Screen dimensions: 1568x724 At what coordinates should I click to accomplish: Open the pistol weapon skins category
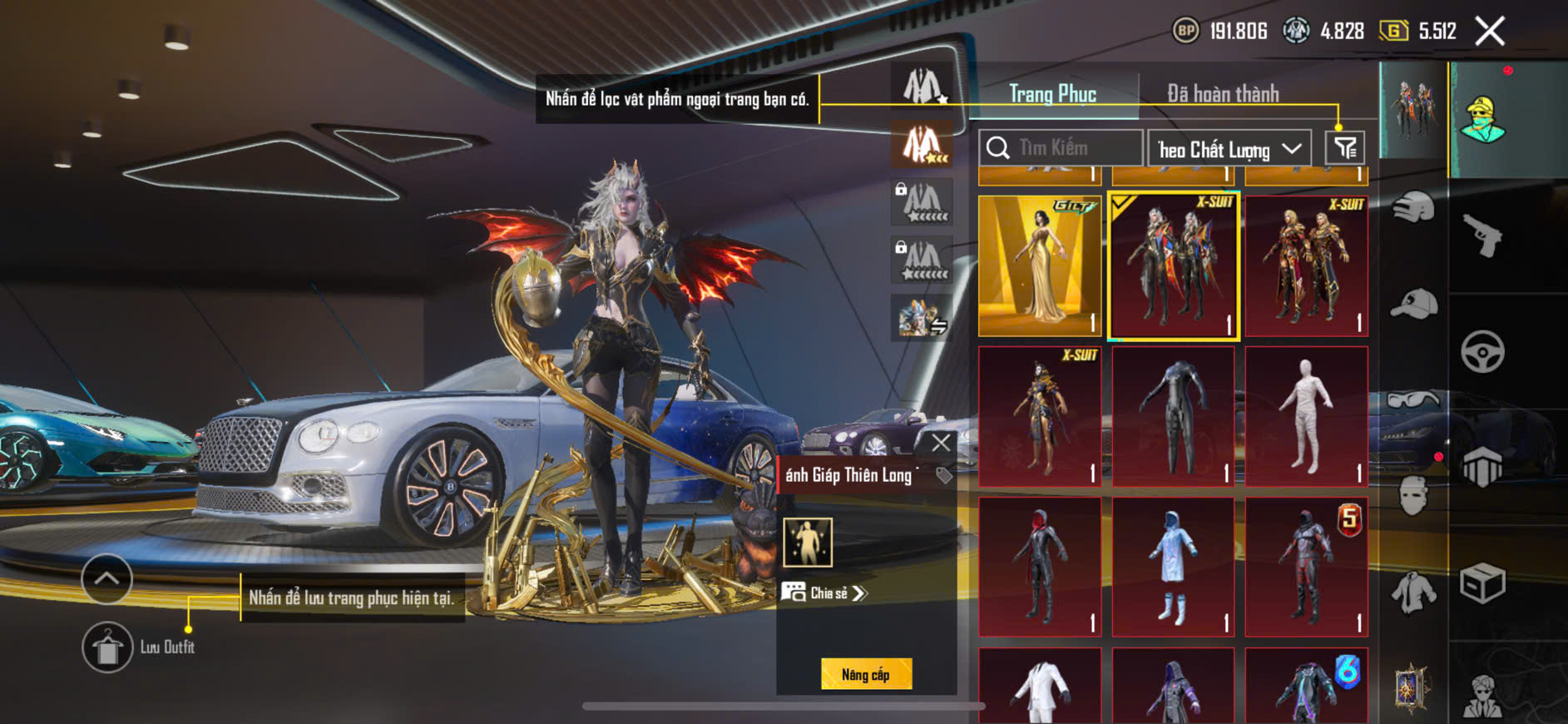(1482, 236)
